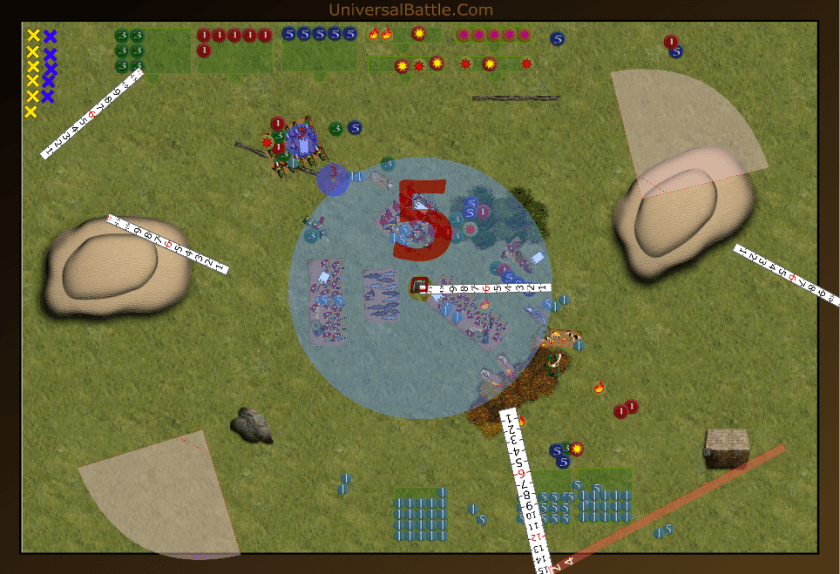Select the long 15-inch white ruler at bottom

[526, 490]
